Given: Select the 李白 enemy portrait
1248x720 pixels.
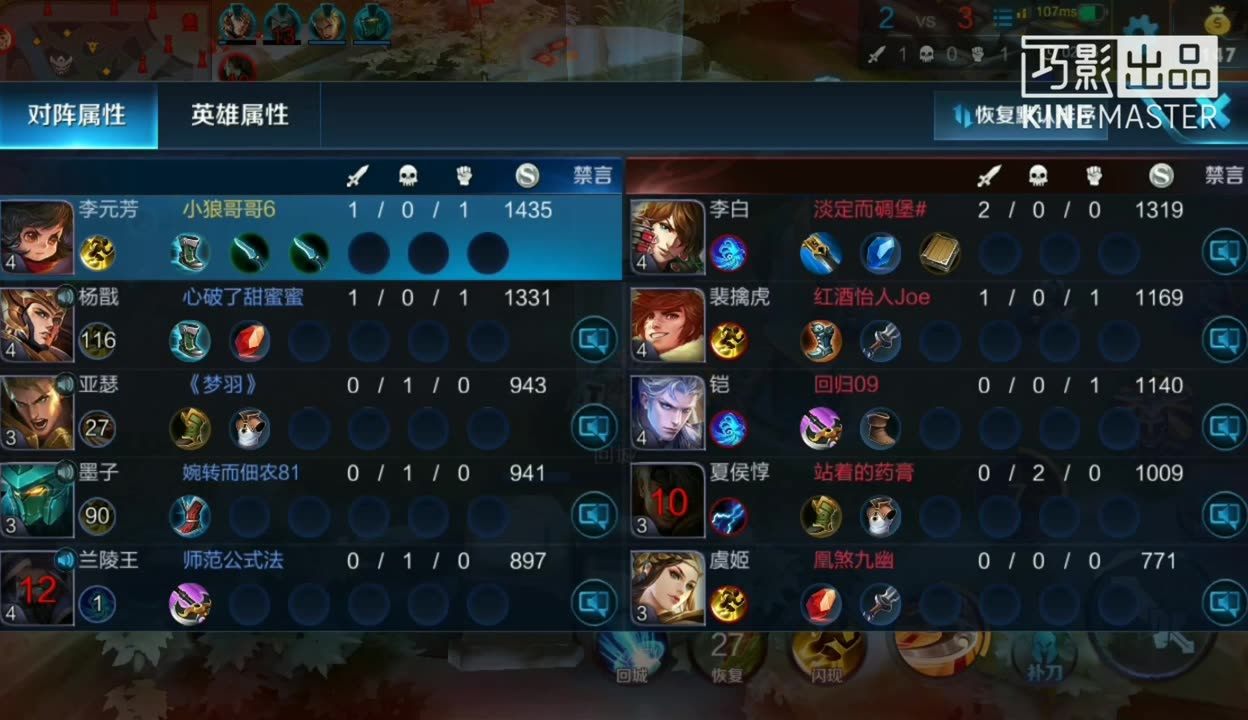Looking at the screenshot, I should (668, 237).
